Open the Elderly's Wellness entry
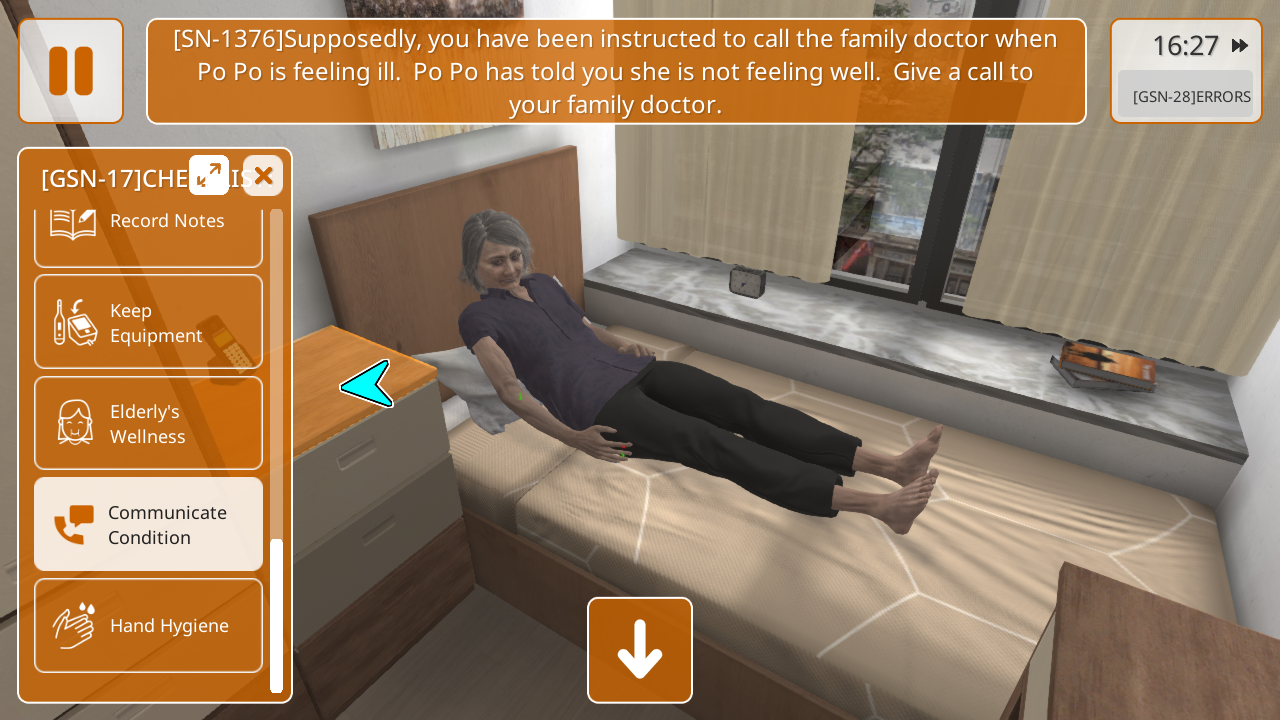The image size is (1280, 720). coord(148,423)
